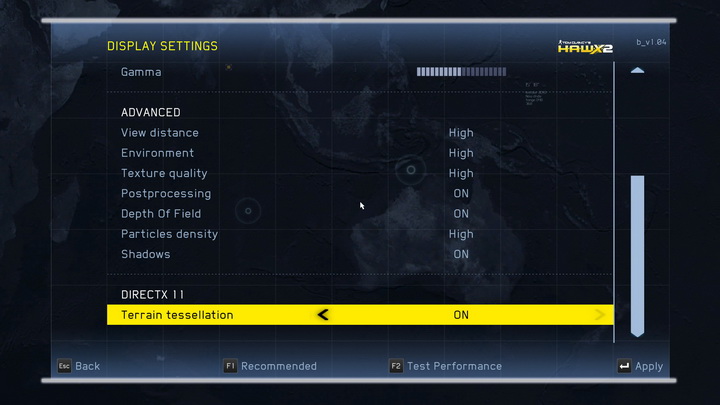Select the Particles density row
The image size is (720, 405).
[x=170, y=234]
